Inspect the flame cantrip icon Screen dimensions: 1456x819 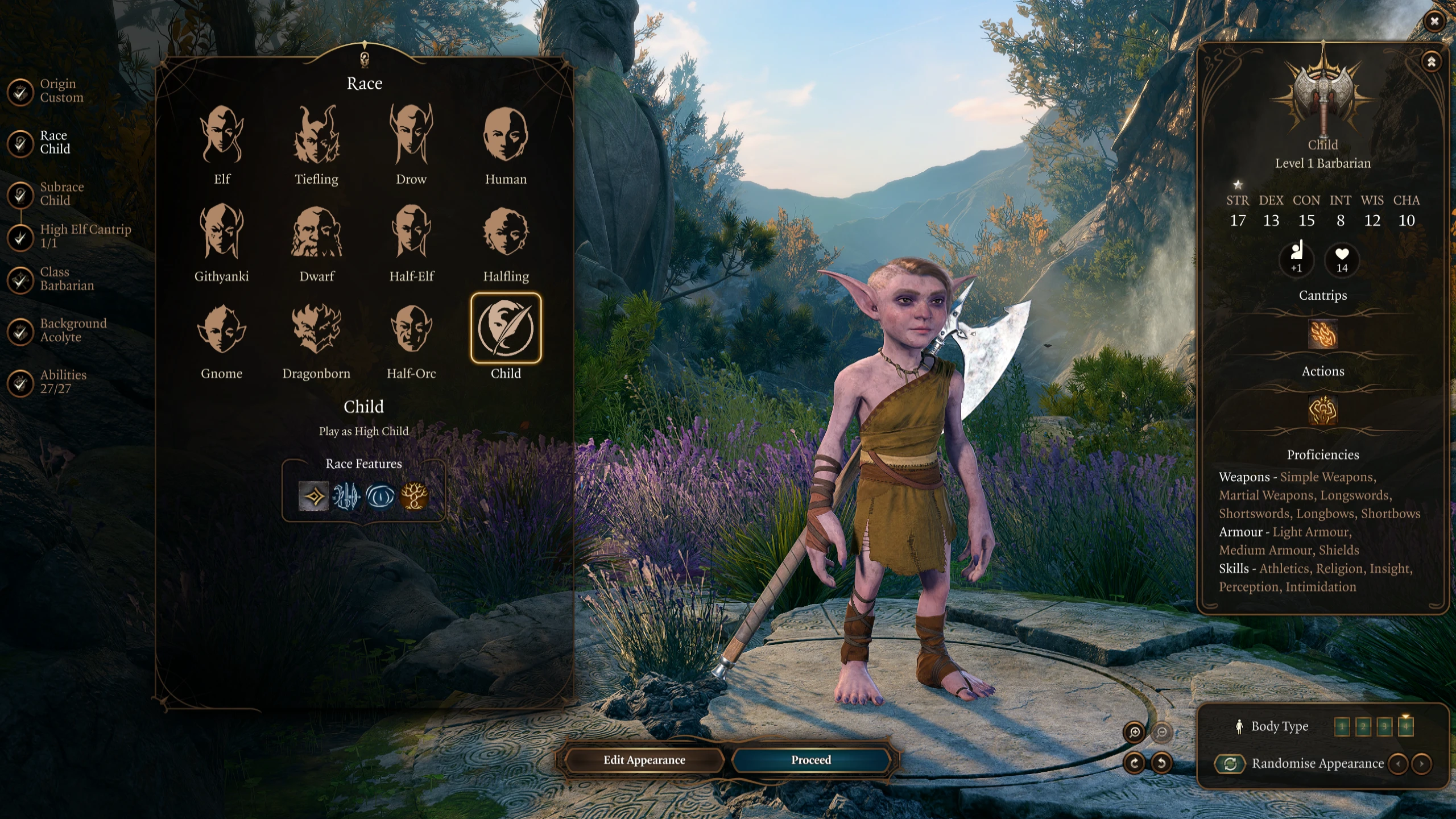click(1322, 334)
